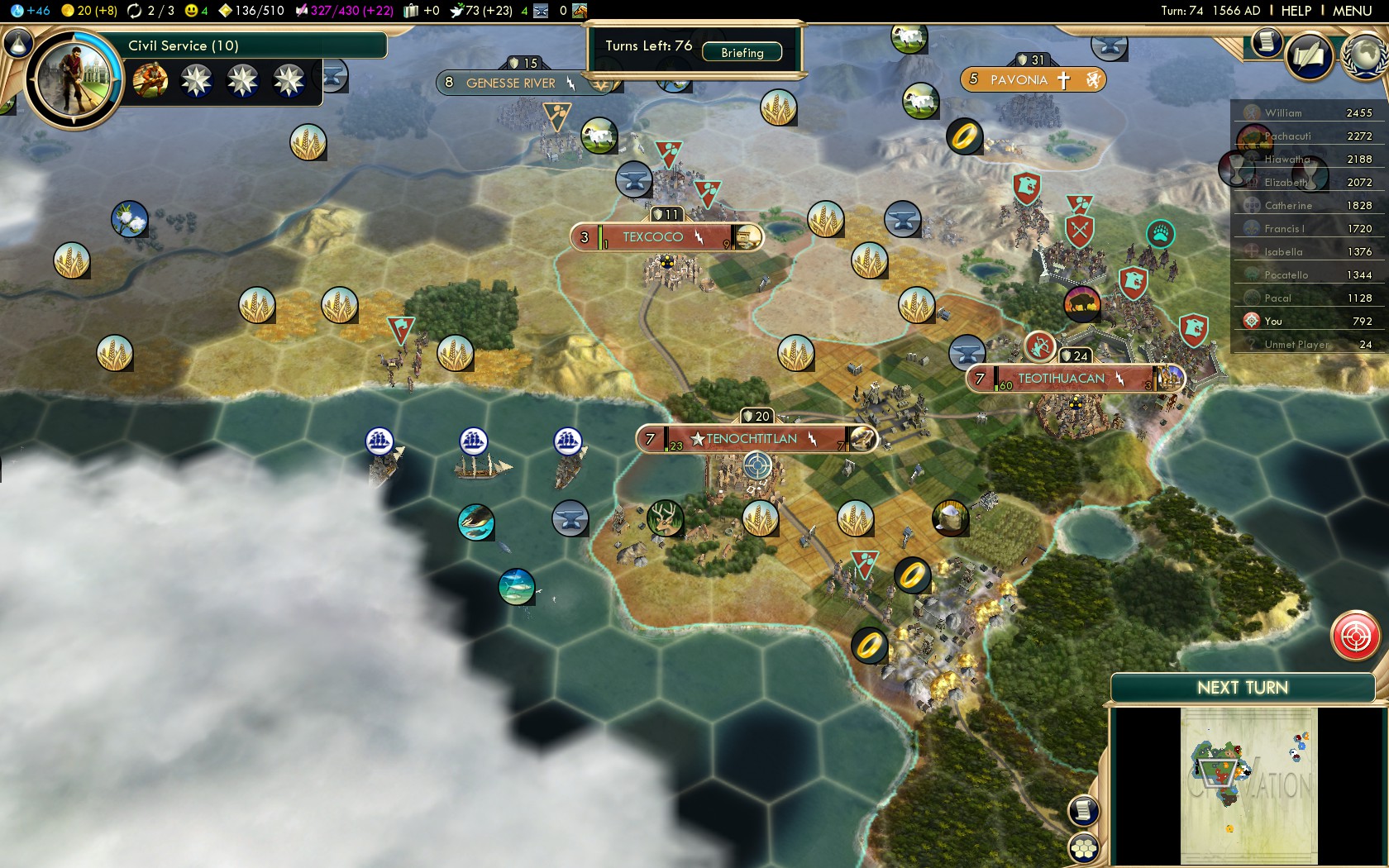Click the science flask tech tree icon
Screen dimensions: 1389x868
pos(18,43)
